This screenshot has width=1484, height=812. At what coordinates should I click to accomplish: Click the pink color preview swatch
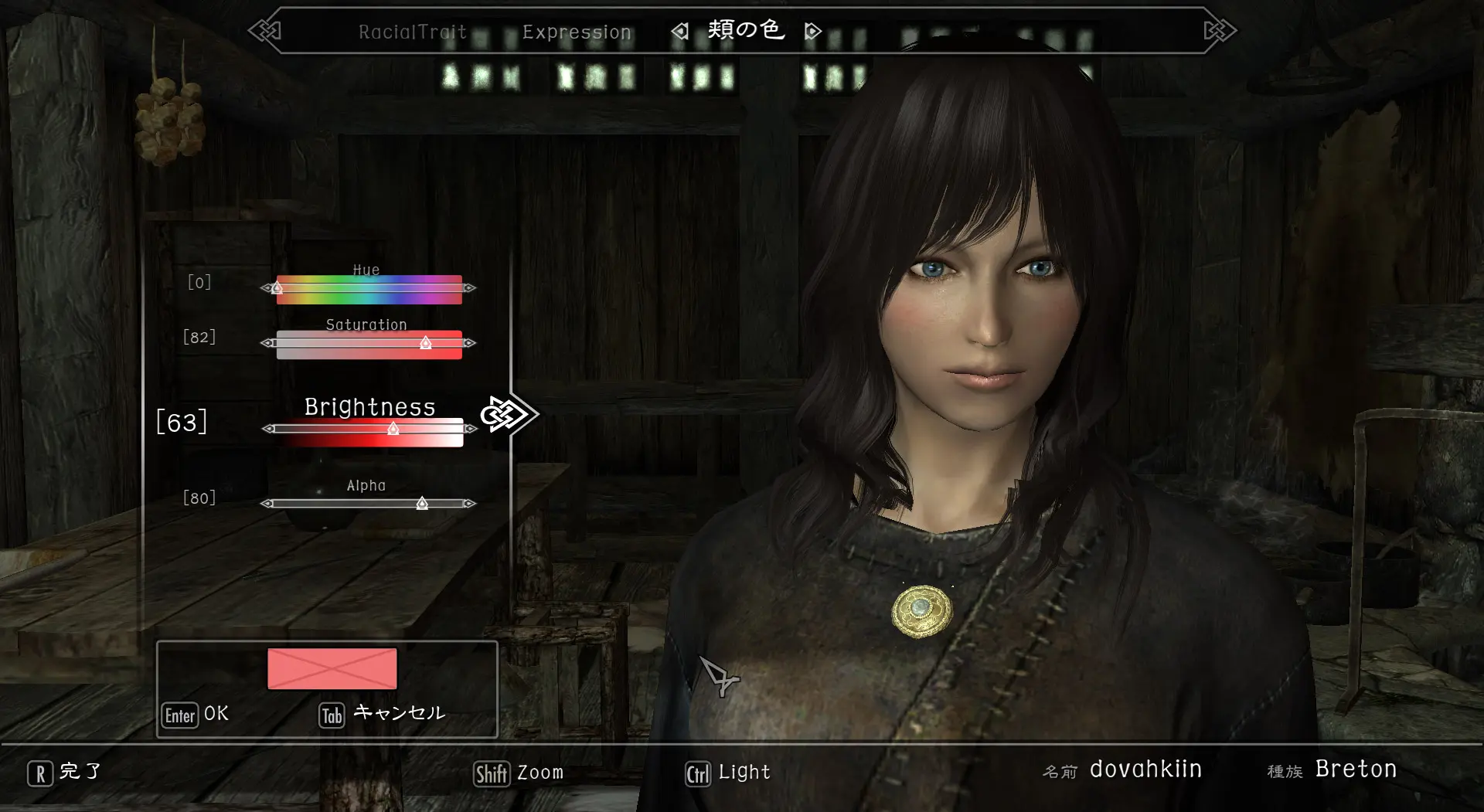(x=332, y=668)
